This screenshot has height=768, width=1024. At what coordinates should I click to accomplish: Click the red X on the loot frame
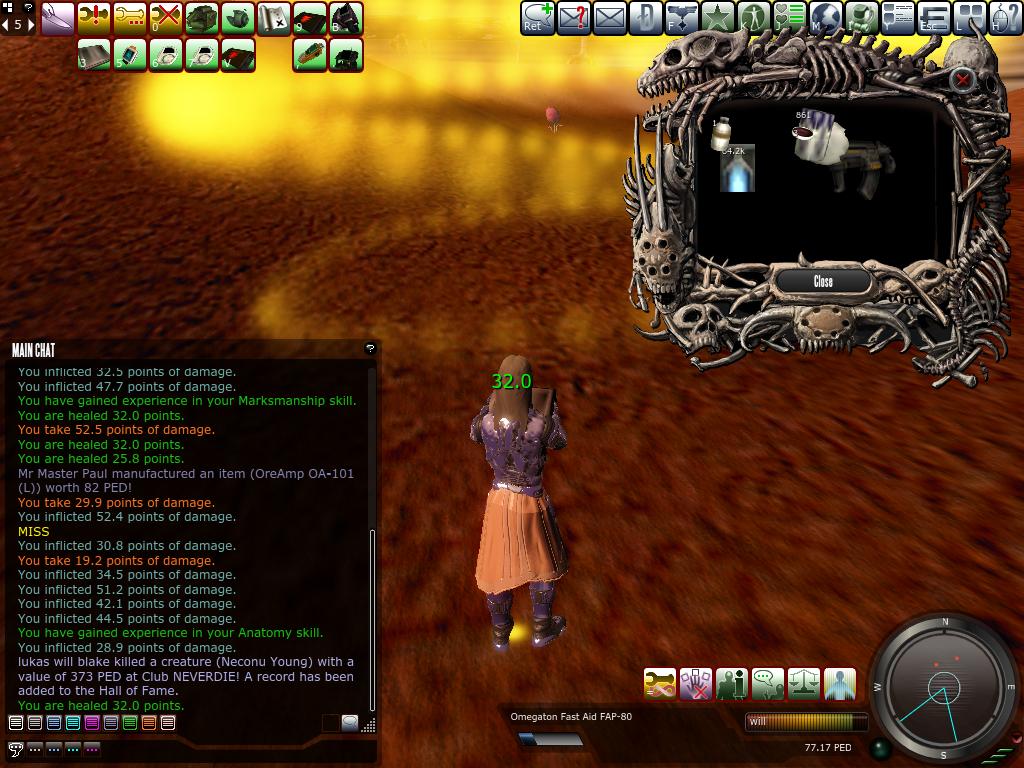(x=962, y=79)
